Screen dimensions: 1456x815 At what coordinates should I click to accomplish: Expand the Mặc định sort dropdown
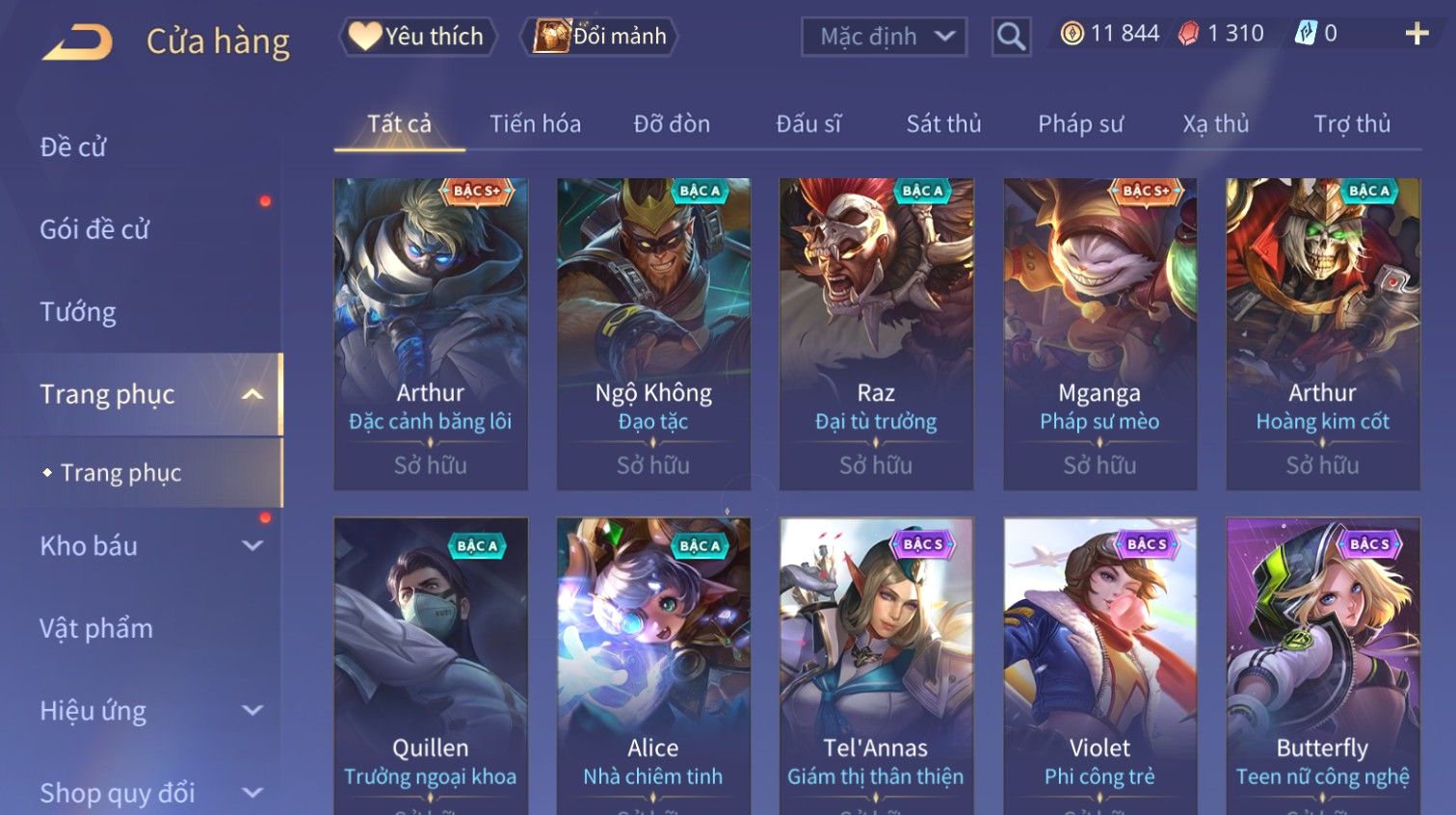pos(884,37)
